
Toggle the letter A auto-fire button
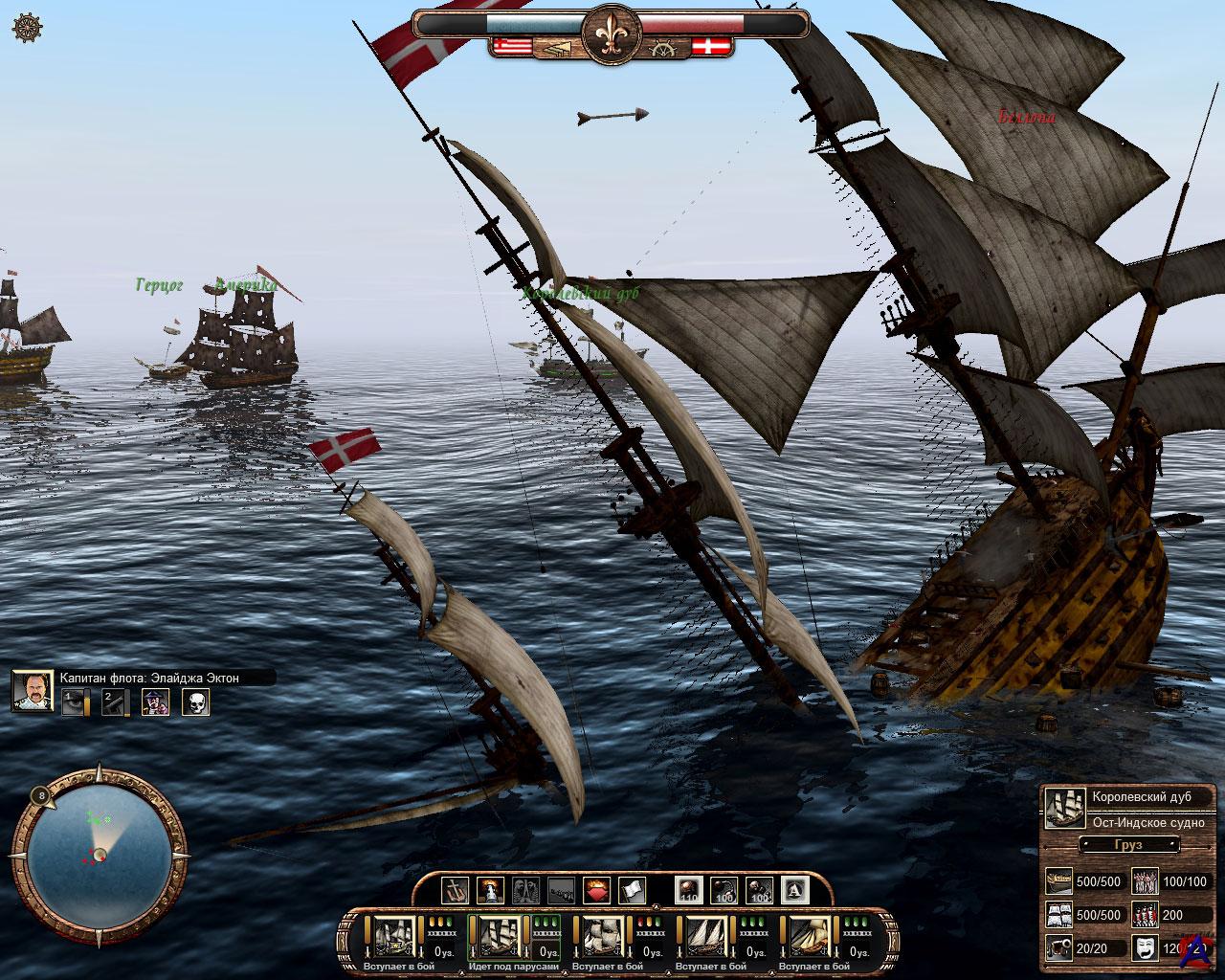(794, 891)
